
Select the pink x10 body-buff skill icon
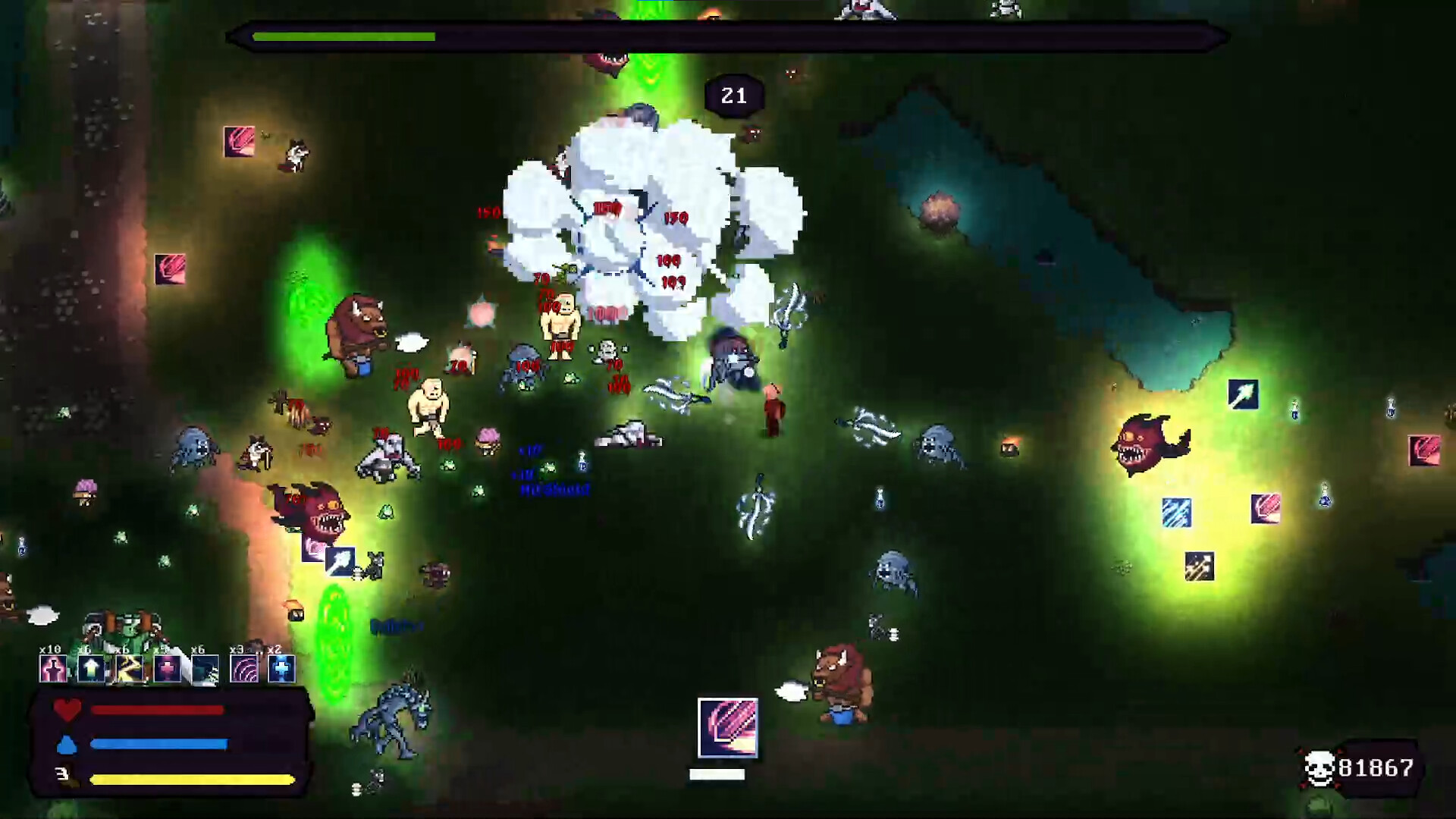(x=53, y=670)
